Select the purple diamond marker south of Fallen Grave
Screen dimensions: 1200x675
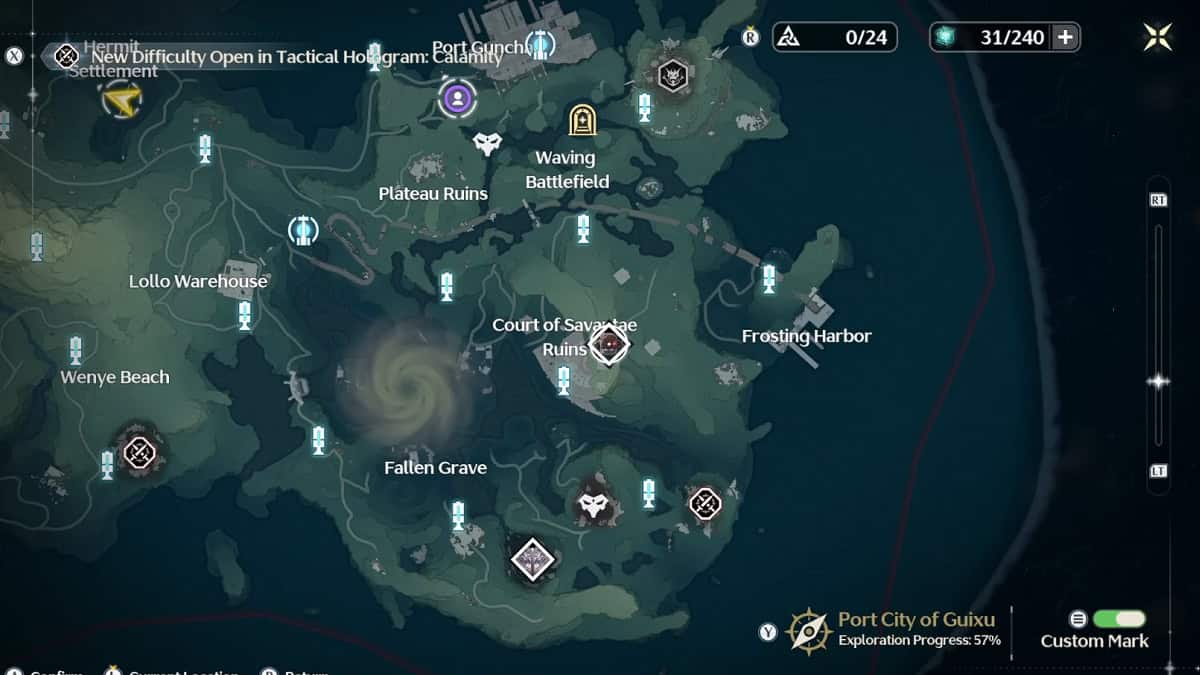click(532, 558)
